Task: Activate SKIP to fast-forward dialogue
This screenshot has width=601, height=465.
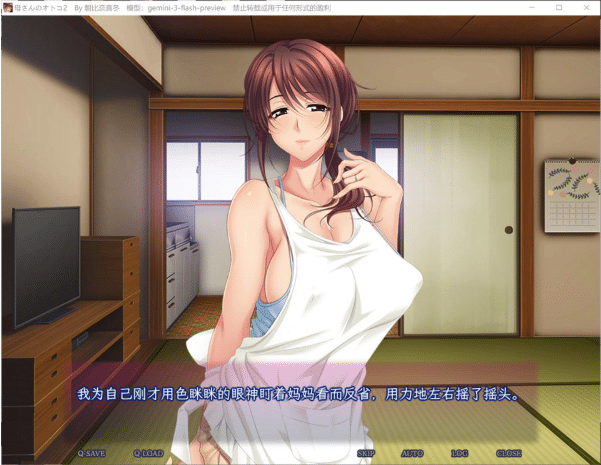Action: point(365,453)
